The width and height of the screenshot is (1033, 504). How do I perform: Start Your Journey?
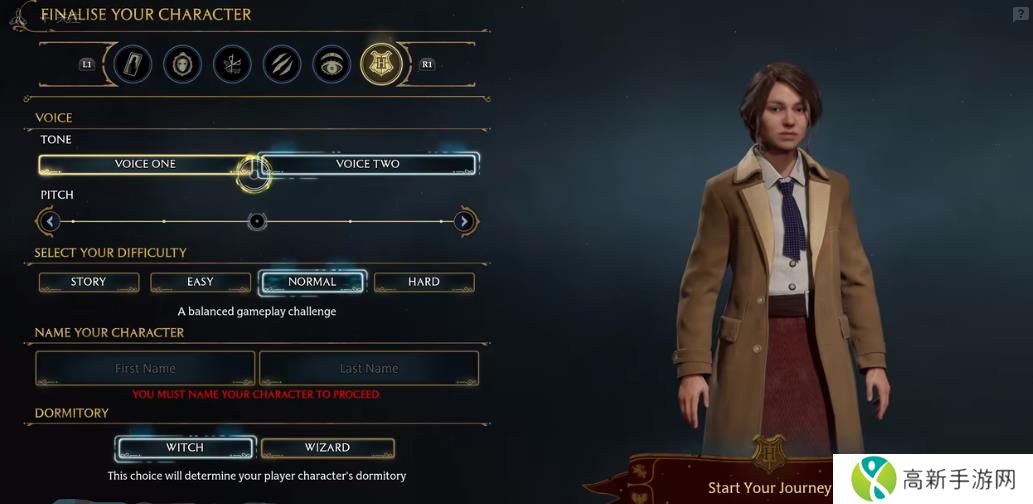[x=769, y=487]
